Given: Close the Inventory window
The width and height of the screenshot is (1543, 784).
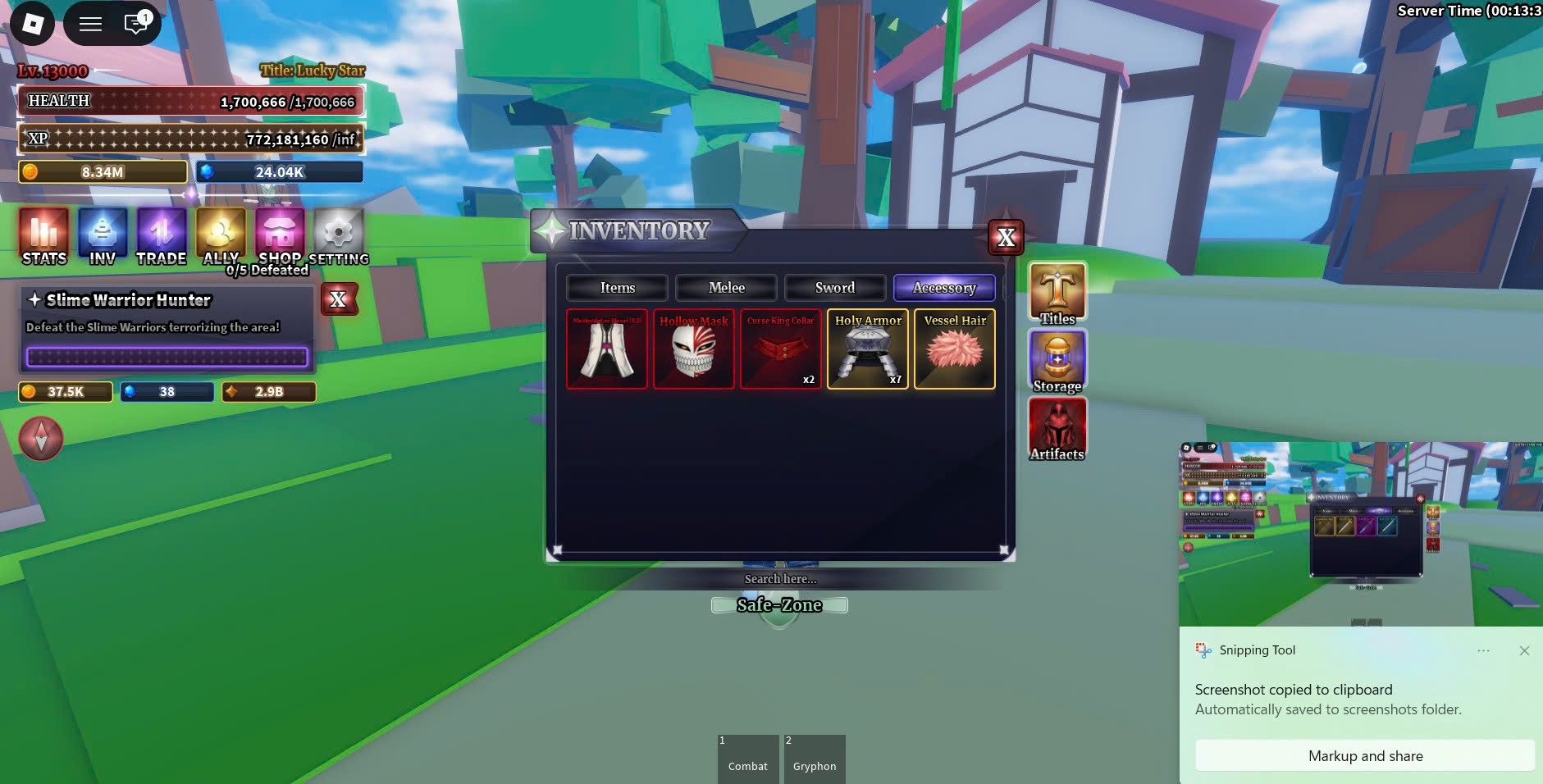Looking at the screenshot, I should click(1006, 238).
